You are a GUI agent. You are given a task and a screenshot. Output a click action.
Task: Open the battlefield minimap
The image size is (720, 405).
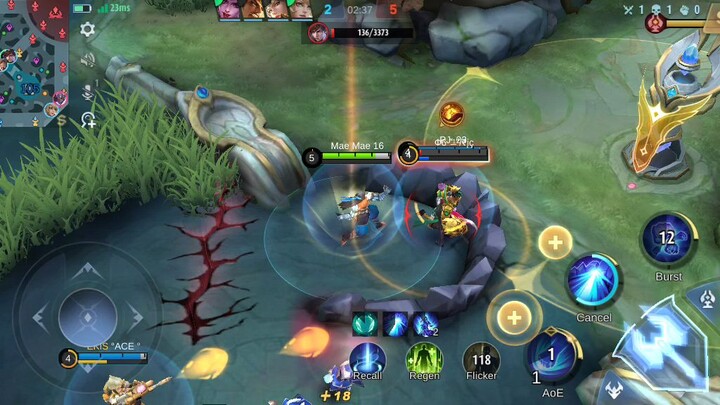33,62
